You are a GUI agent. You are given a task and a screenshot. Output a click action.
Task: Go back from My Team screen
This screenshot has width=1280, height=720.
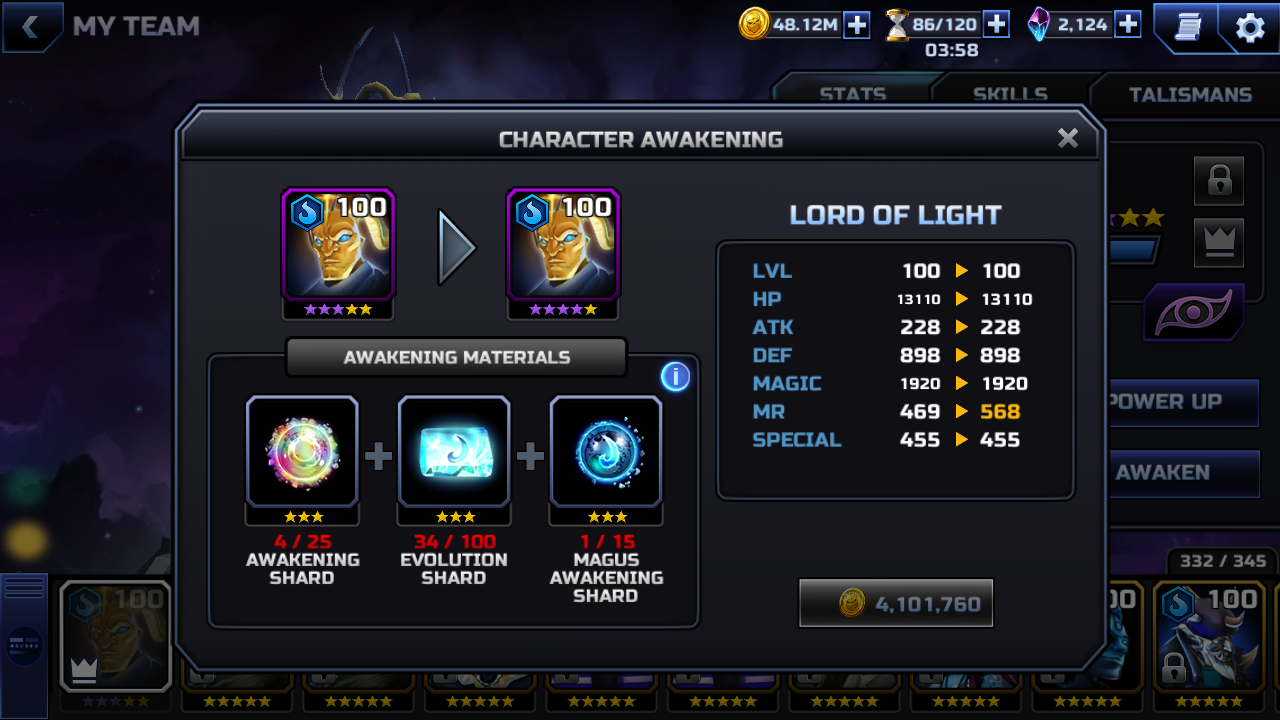[x=30, y=27]
